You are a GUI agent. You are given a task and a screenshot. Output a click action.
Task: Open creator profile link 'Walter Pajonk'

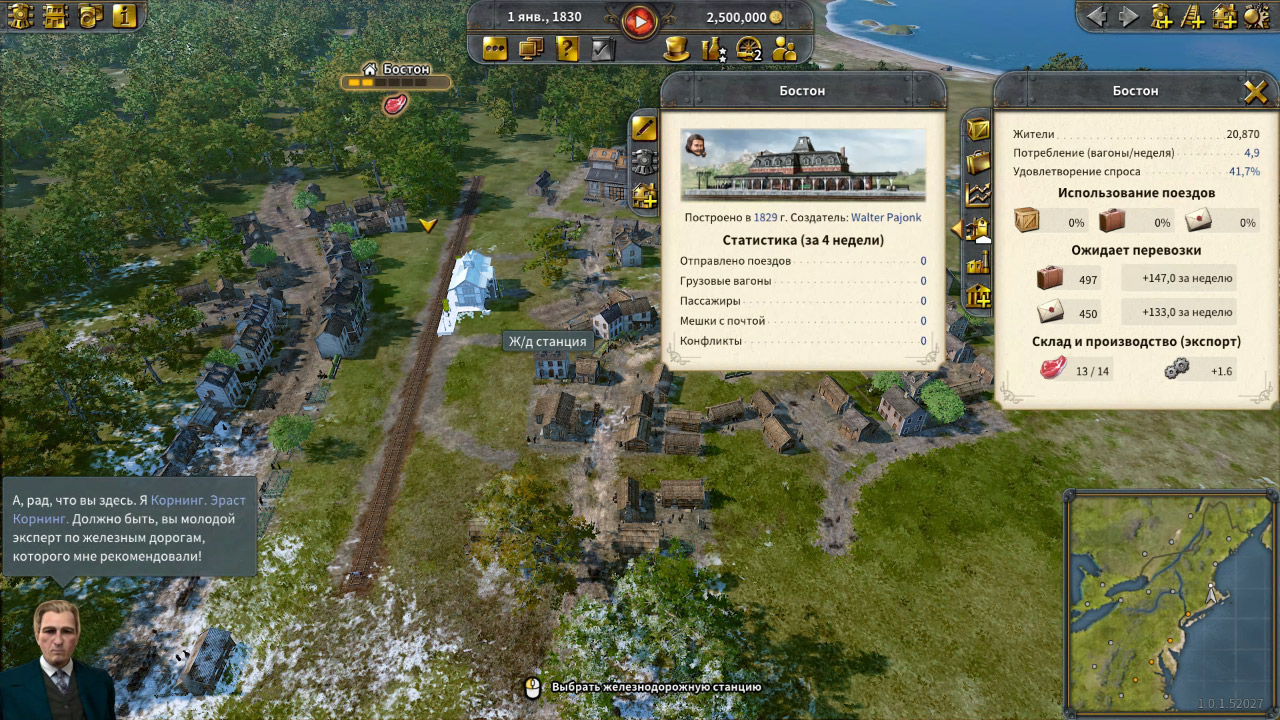886,217
